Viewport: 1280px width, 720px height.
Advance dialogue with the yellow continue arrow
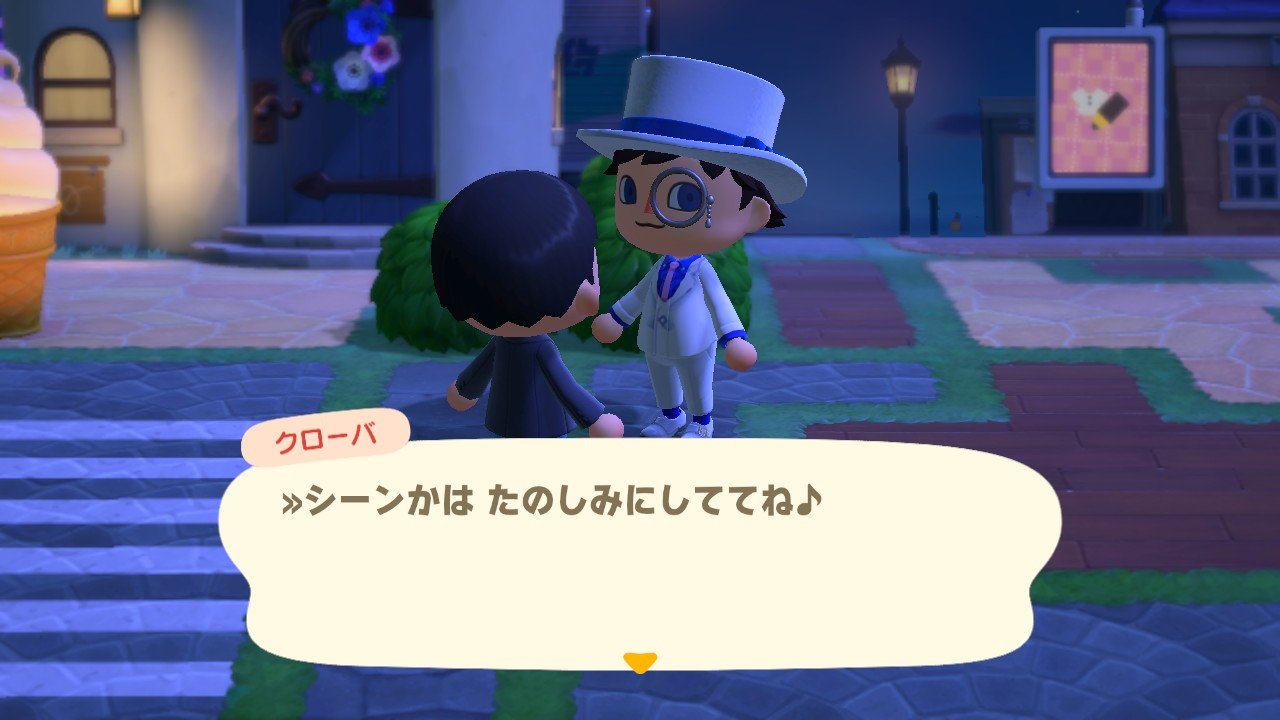click(x=639, y=662)
